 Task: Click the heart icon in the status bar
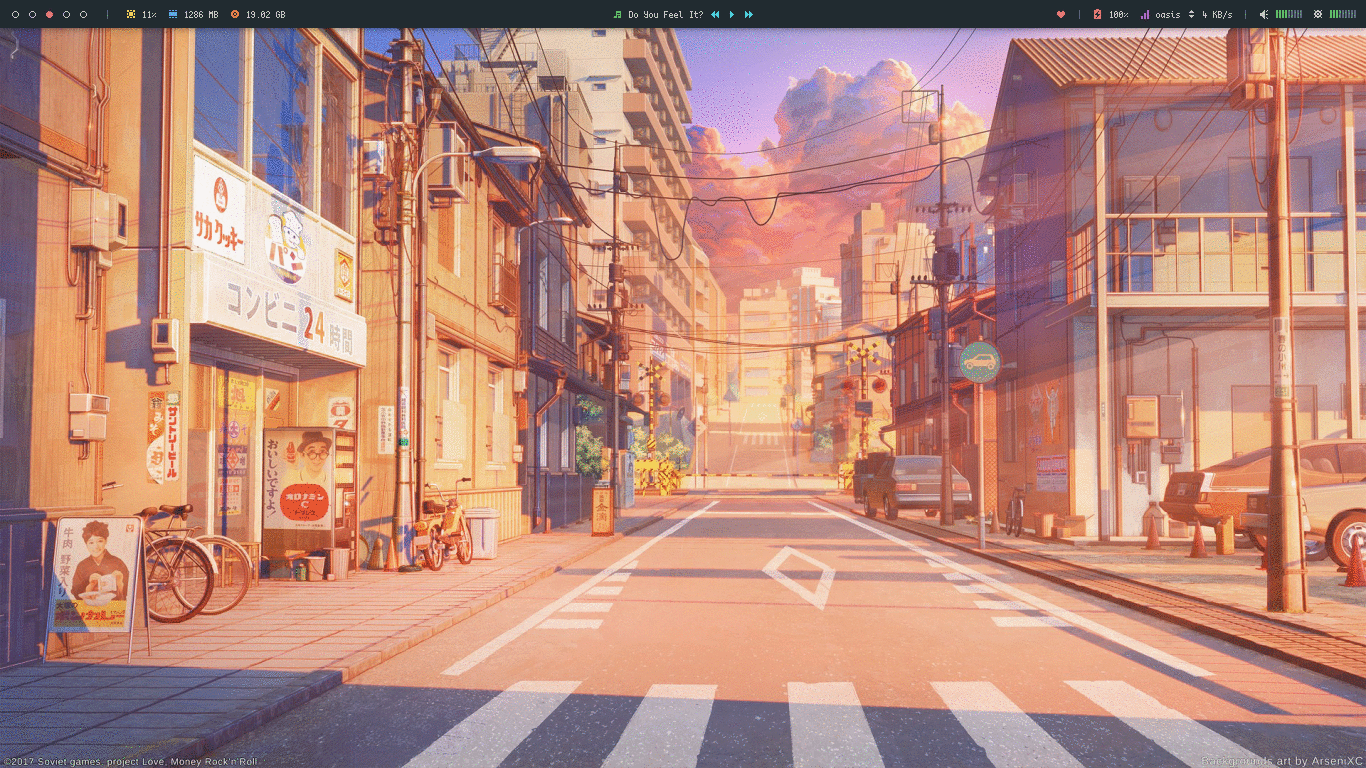1060,14
